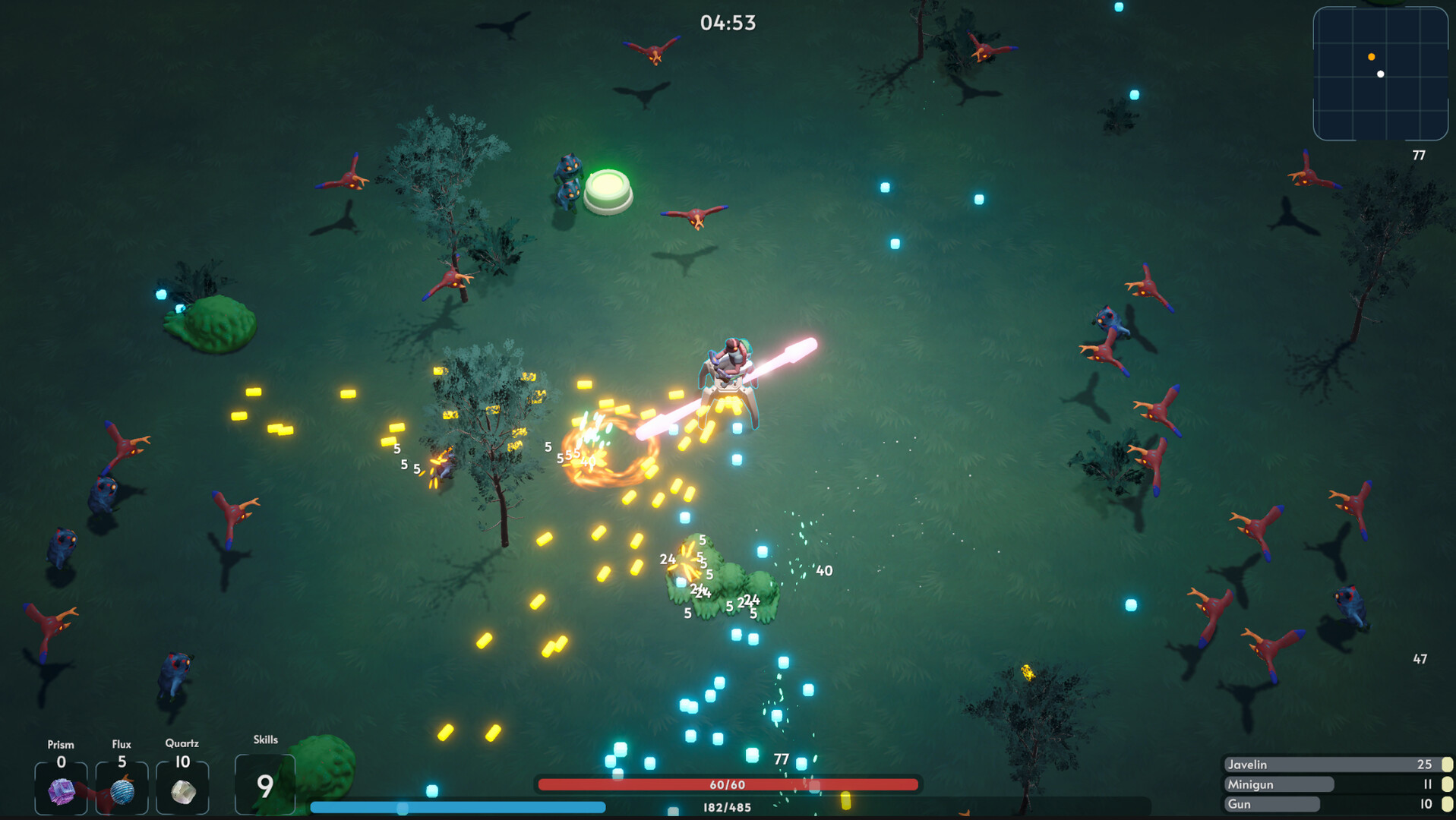The height and width of the screenshot is (820, 1456).
Task: Click the blue 182/485 experience bar
Action: click(x=727, y=808)
